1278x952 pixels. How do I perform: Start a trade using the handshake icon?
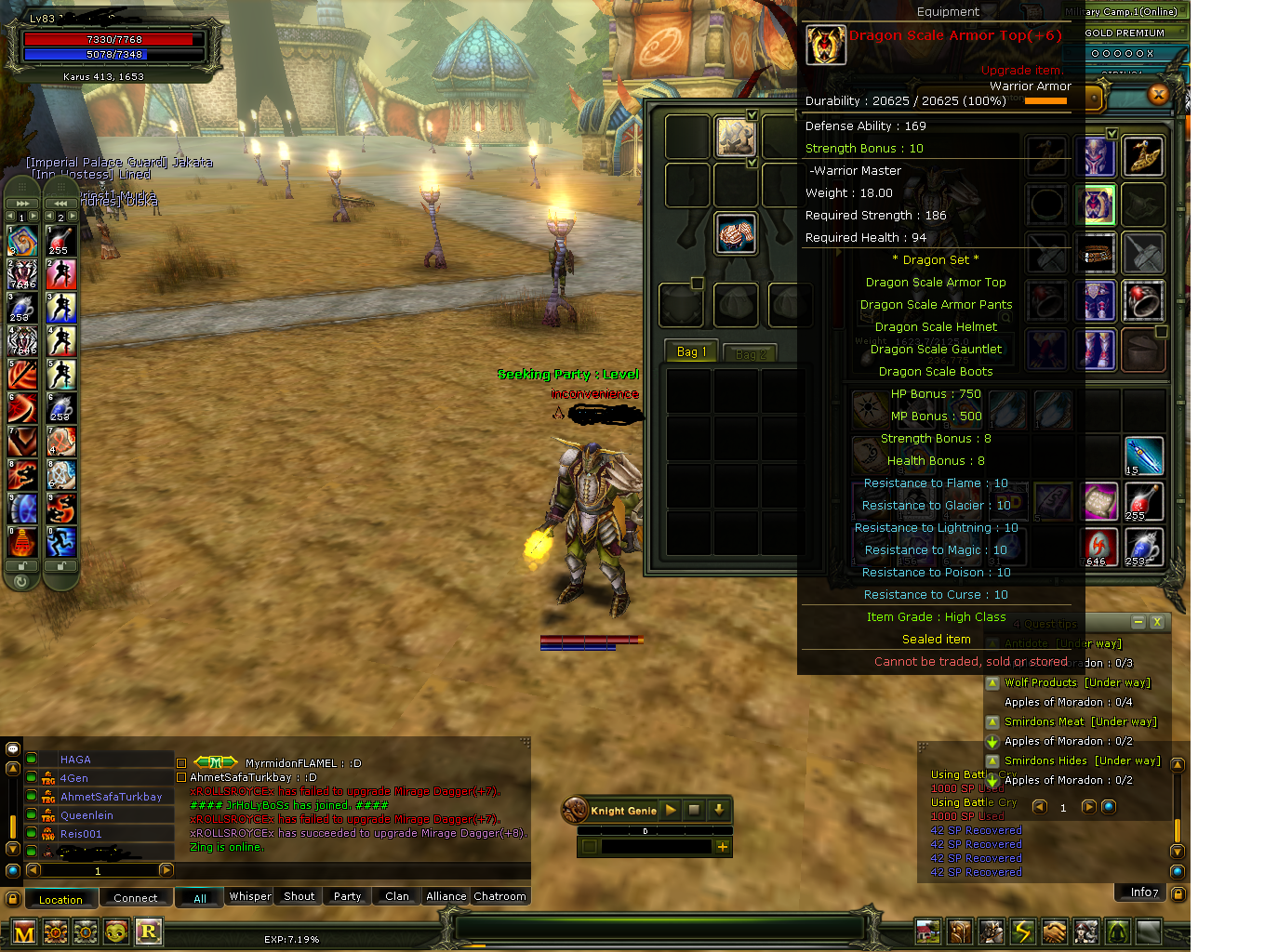click(x=1054, y=931)
